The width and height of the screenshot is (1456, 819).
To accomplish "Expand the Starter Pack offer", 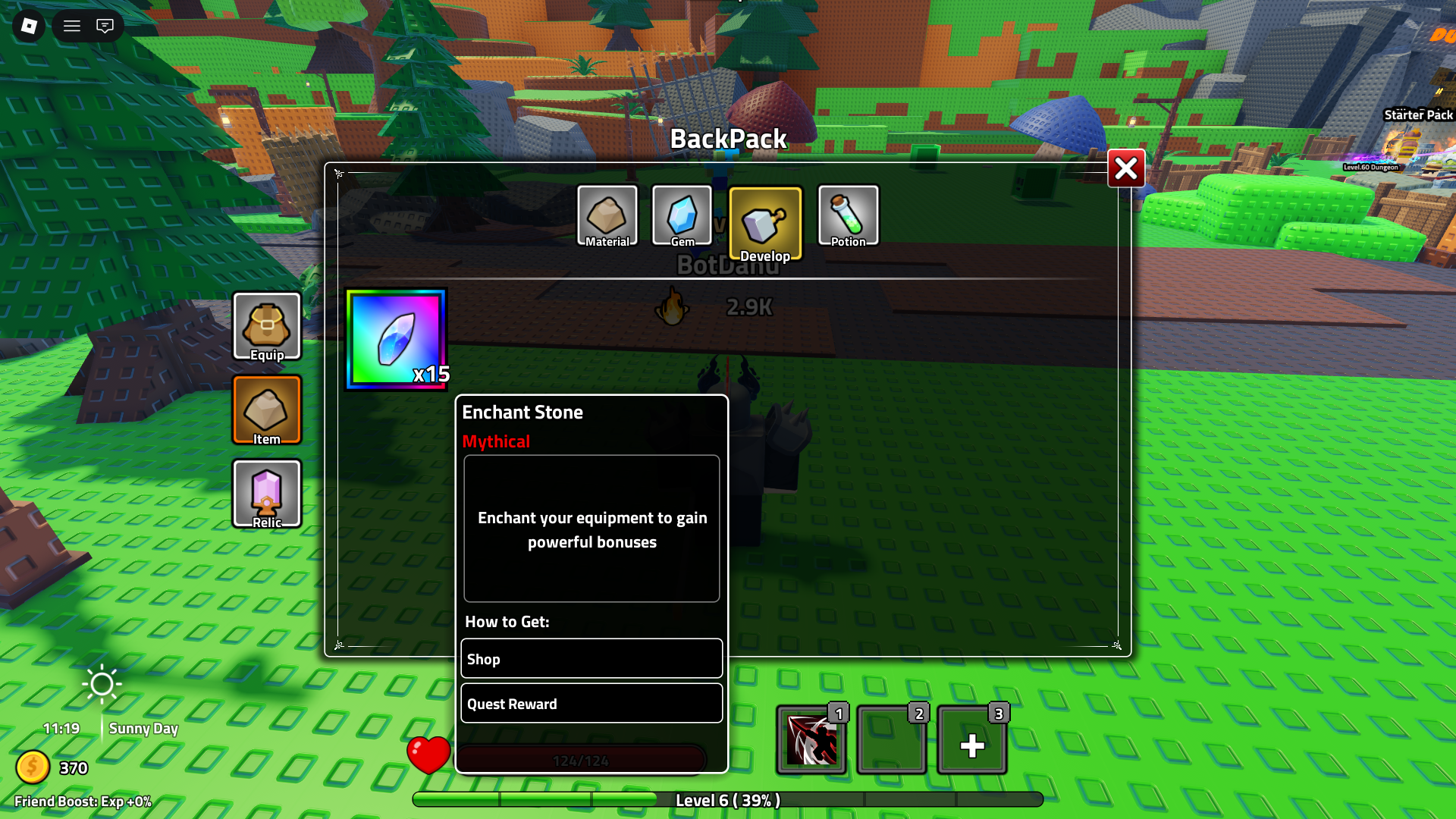I will tap(1417, 115).
